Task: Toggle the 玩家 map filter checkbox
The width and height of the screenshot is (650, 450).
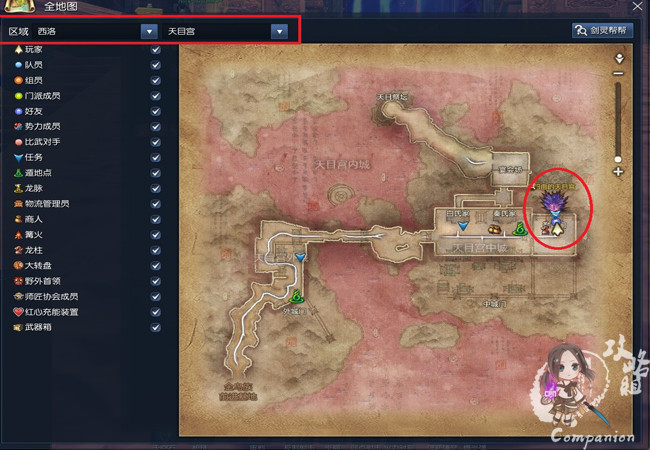Action: (155, 49)
